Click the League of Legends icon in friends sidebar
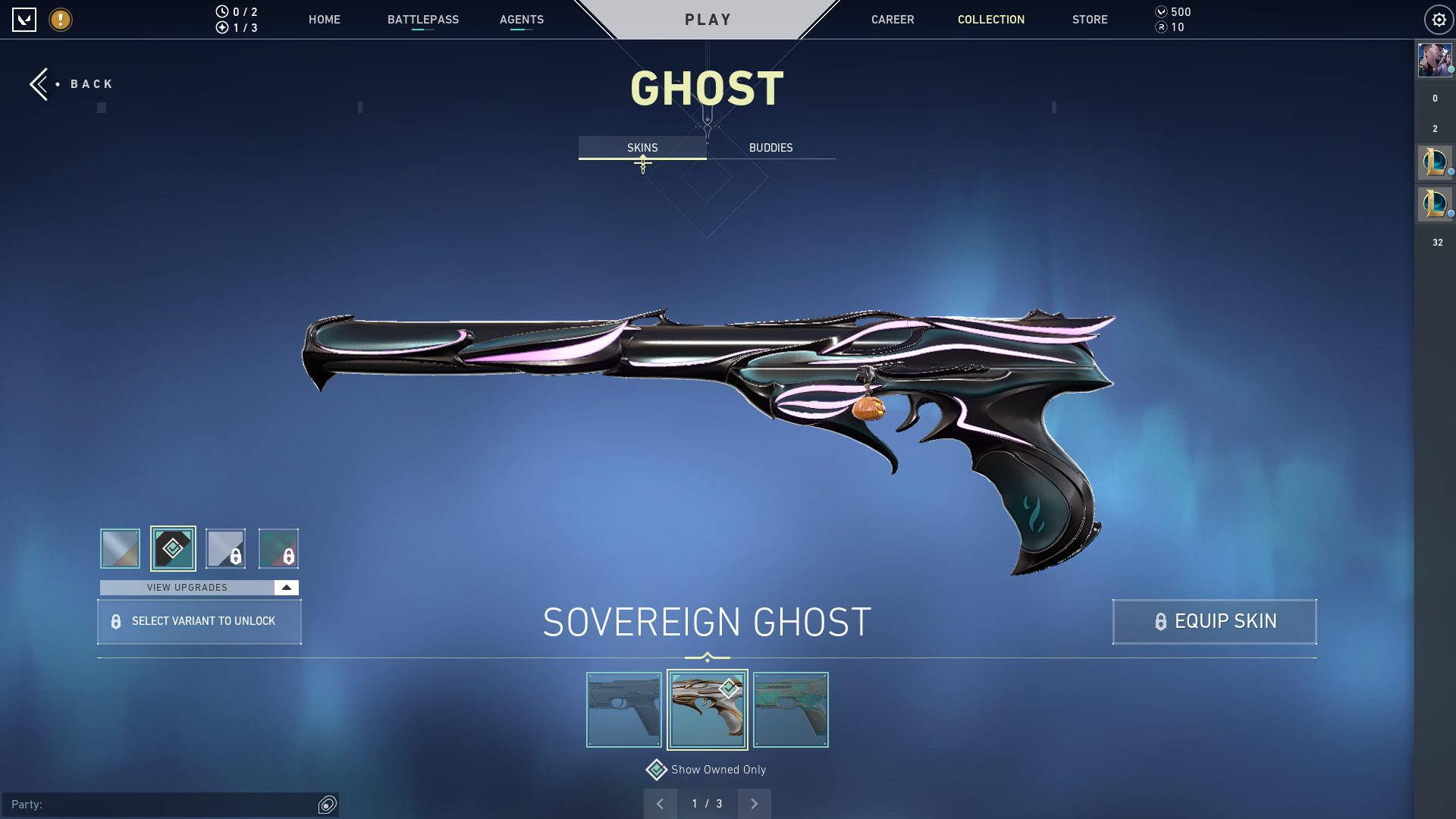Viewport: 1456px width, 819px height. pyautogui.click(x=1433, y=162)
